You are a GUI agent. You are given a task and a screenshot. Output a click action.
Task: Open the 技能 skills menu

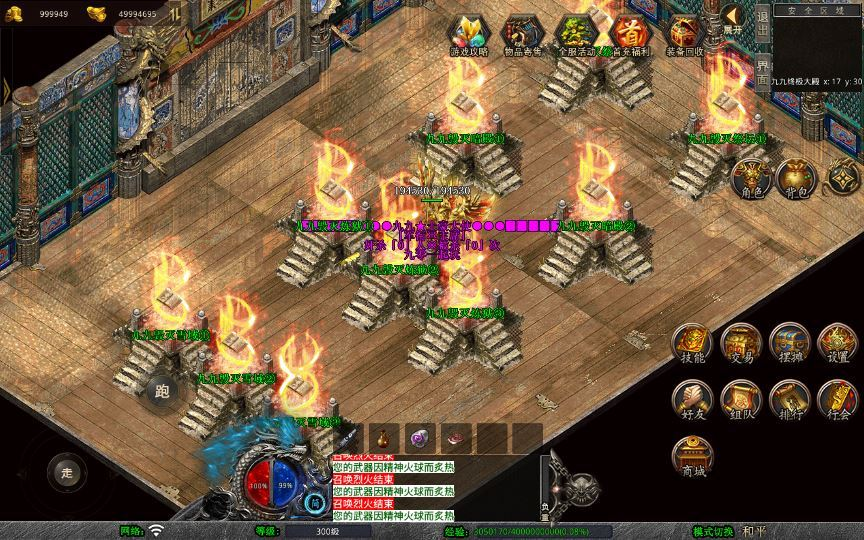pyautogui.click(x=692, y=343)
